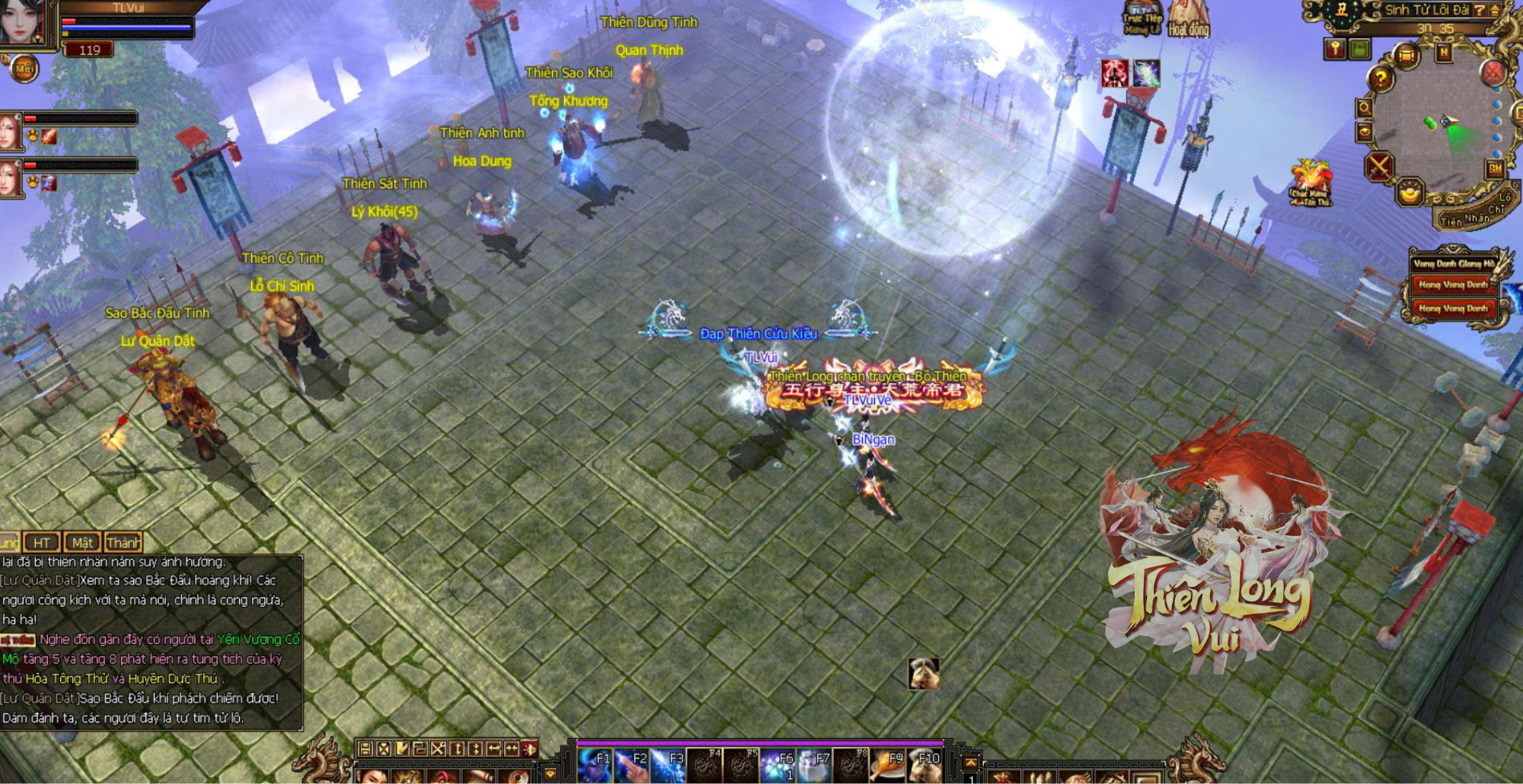Screen dimensions: 1523x784
Task: Open the Hoạt động activities icon
Action: click(x=1188, y=19)
